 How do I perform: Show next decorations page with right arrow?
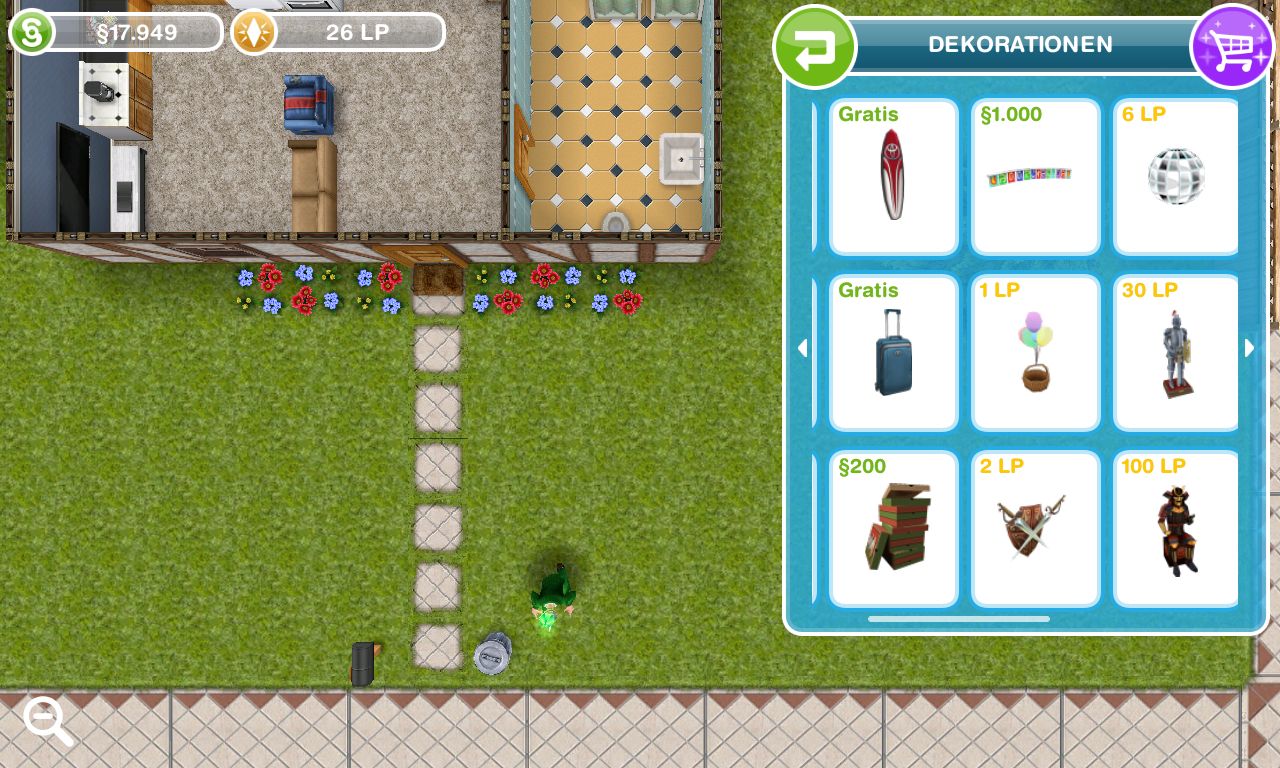click(1249, 348)
